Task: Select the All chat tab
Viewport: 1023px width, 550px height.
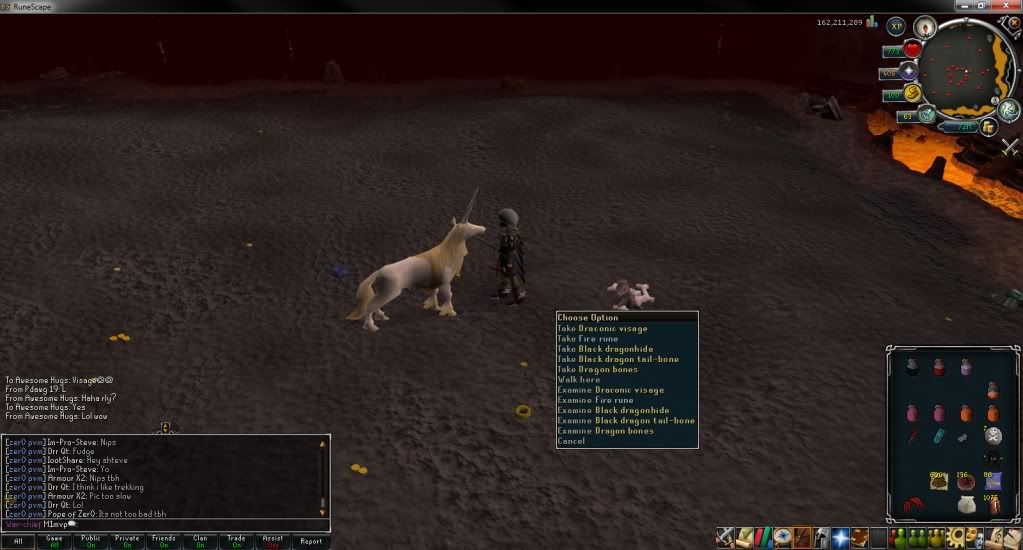Action: click(18, 541)
